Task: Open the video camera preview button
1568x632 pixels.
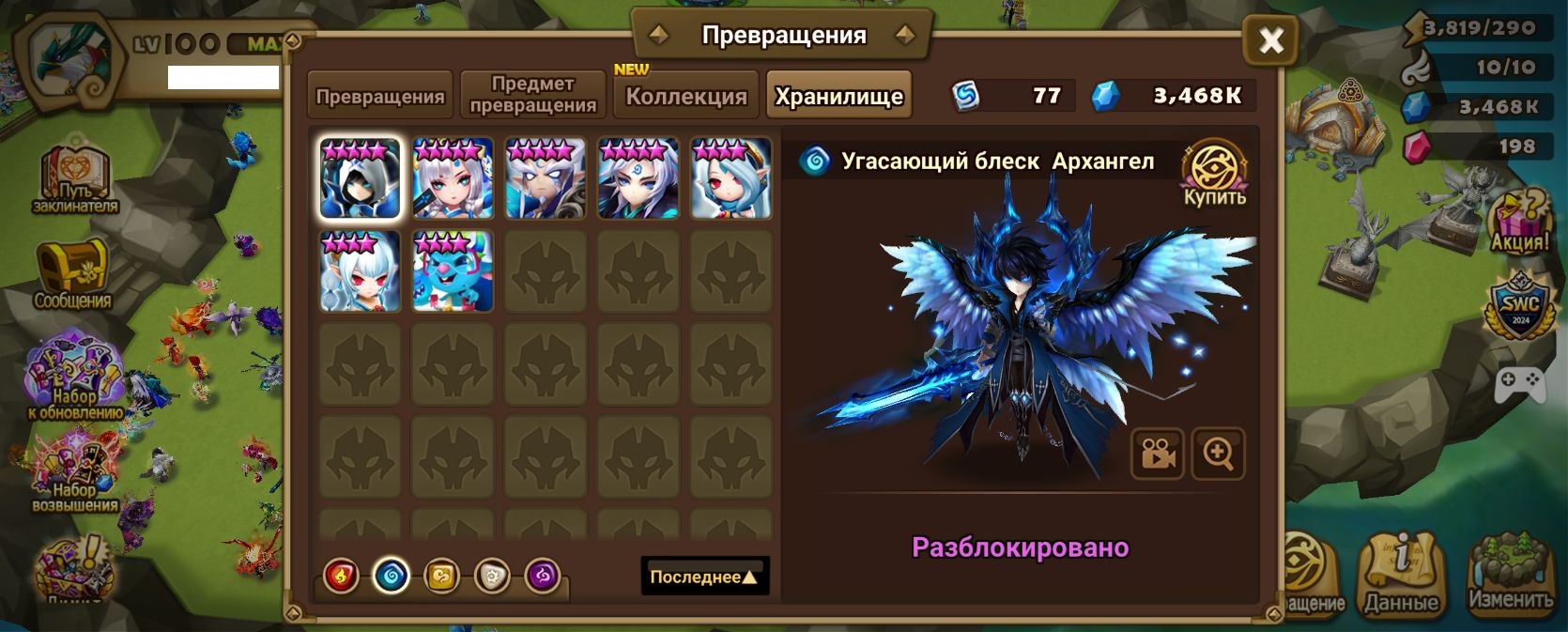Action: coord(1158,455)
